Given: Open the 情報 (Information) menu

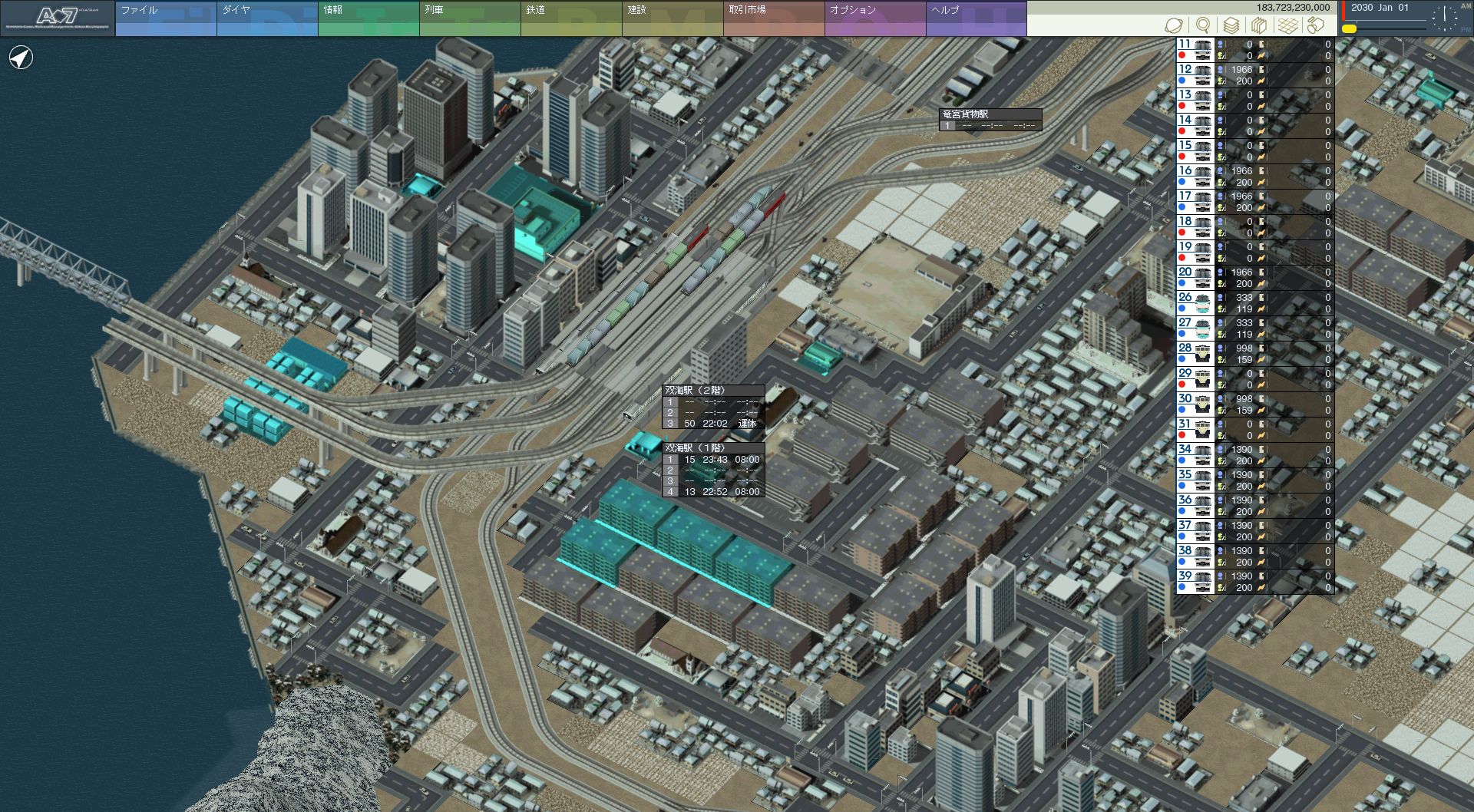Looking at the screenshot, I should [368, 18].
